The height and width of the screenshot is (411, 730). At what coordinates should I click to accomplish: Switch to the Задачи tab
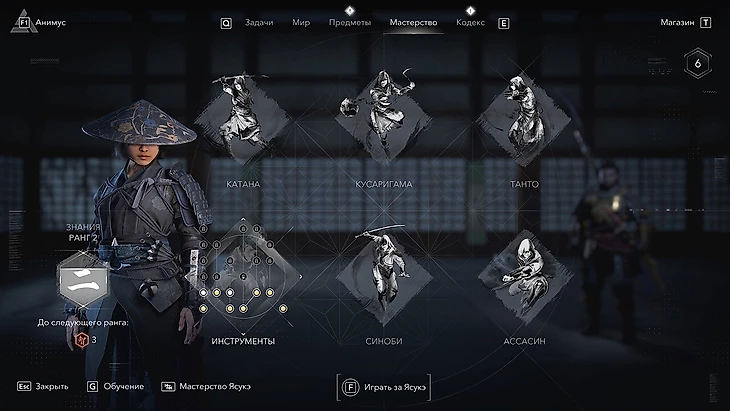pyautogui.click(x=259, y=22)
